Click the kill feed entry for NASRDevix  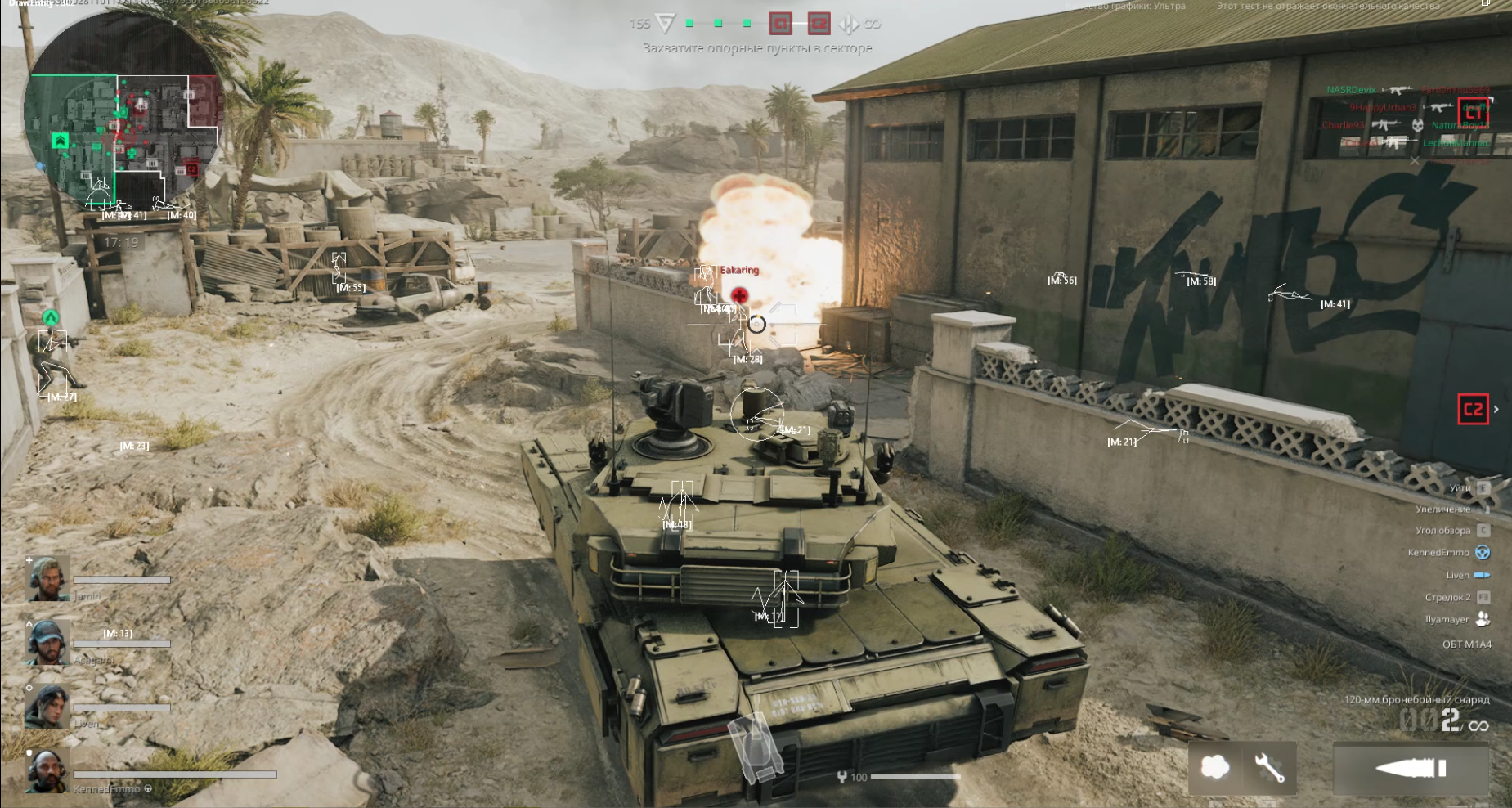point(1351,90)
